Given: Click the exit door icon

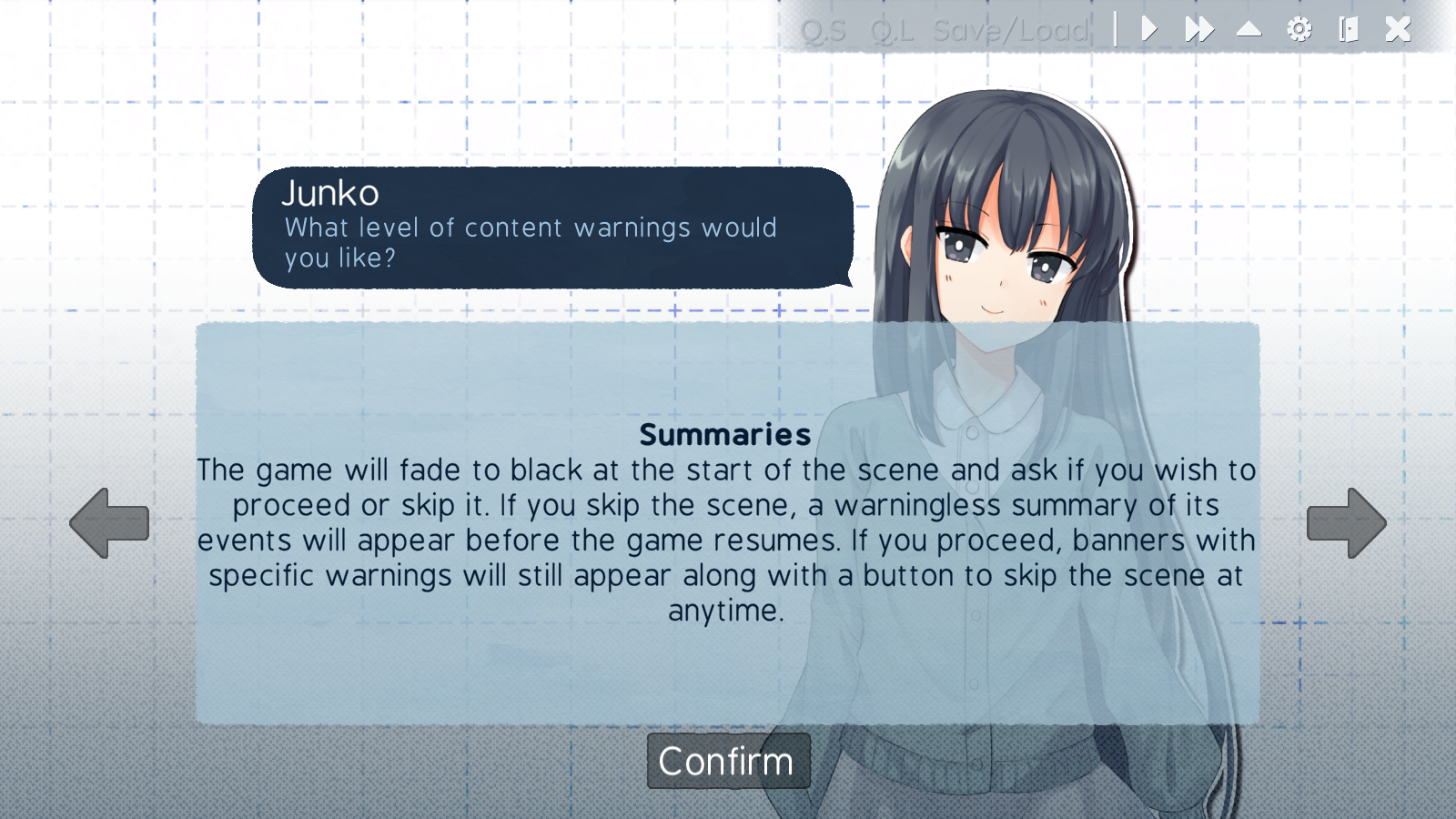Looking at the screenshot, I should click(1349, 29).
